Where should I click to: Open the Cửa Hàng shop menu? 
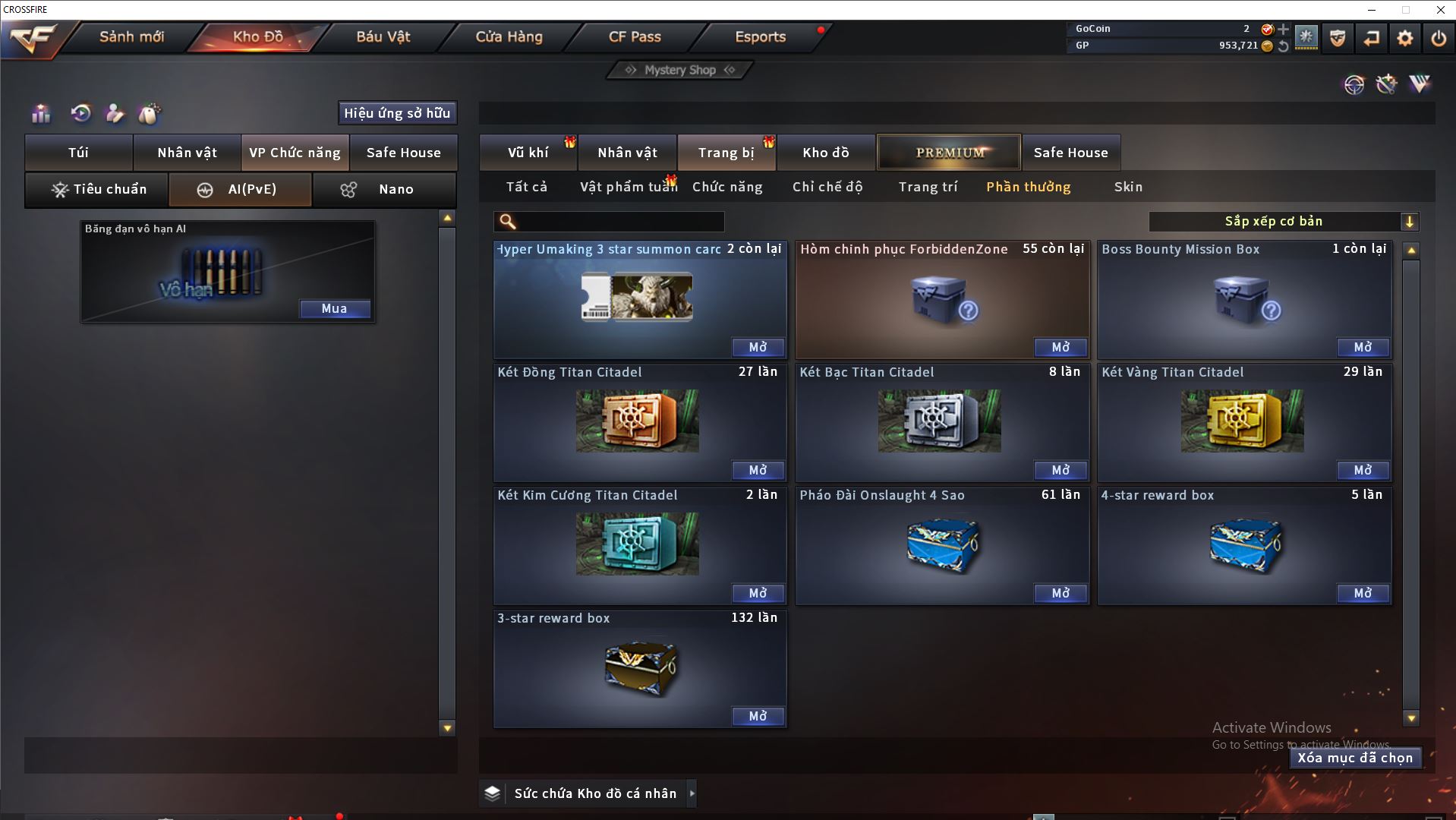point(509,36)
